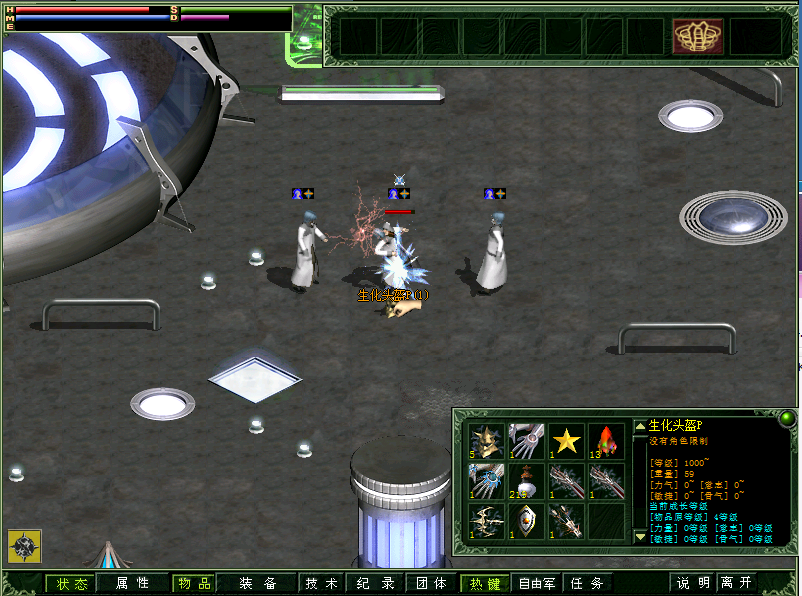Select the gold star item slot
Screen dimensions: 802x596
coord(566,441)
